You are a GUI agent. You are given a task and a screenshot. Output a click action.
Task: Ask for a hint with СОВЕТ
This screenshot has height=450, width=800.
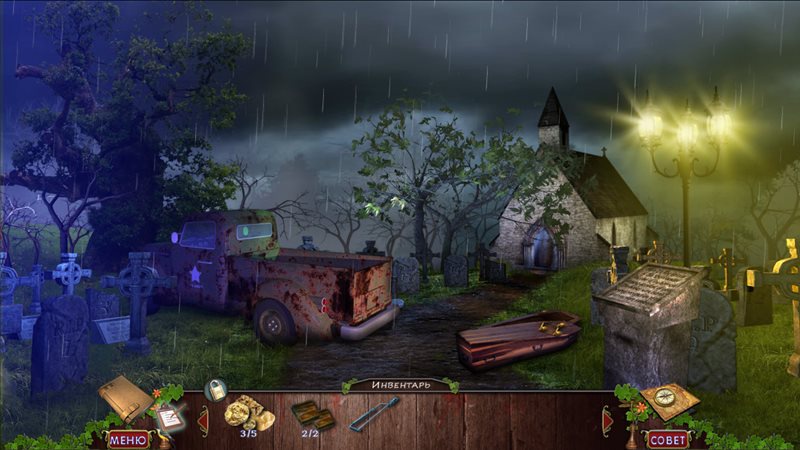[668, 439]
